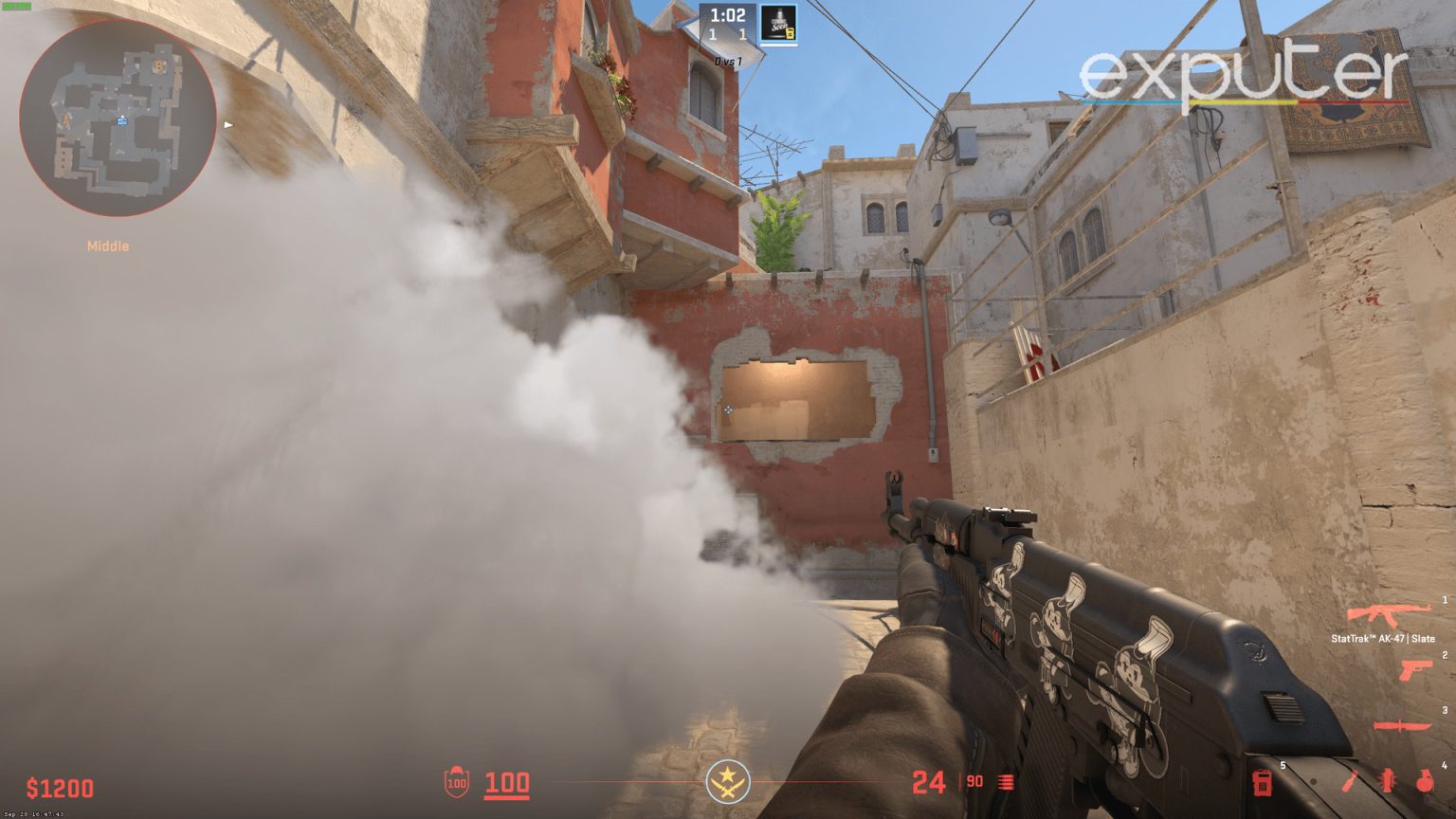Click the red C4 explosive icon in slot 5
Image resolution: width=1456 pixels, height=819 pixels.
pyautogui.click(x=1263, y=784)
